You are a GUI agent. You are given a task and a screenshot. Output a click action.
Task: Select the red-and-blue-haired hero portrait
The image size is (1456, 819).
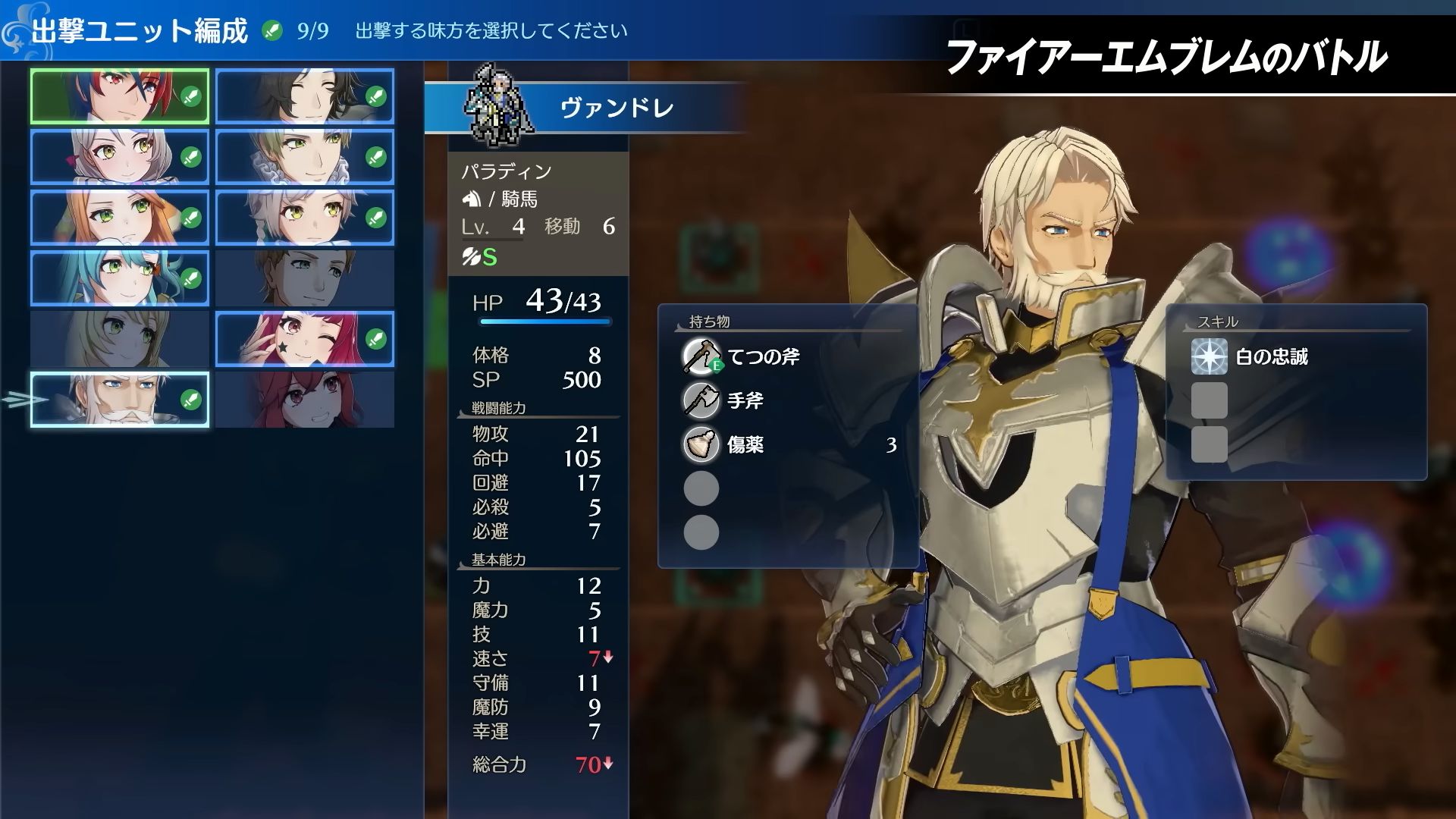[120, 96]
